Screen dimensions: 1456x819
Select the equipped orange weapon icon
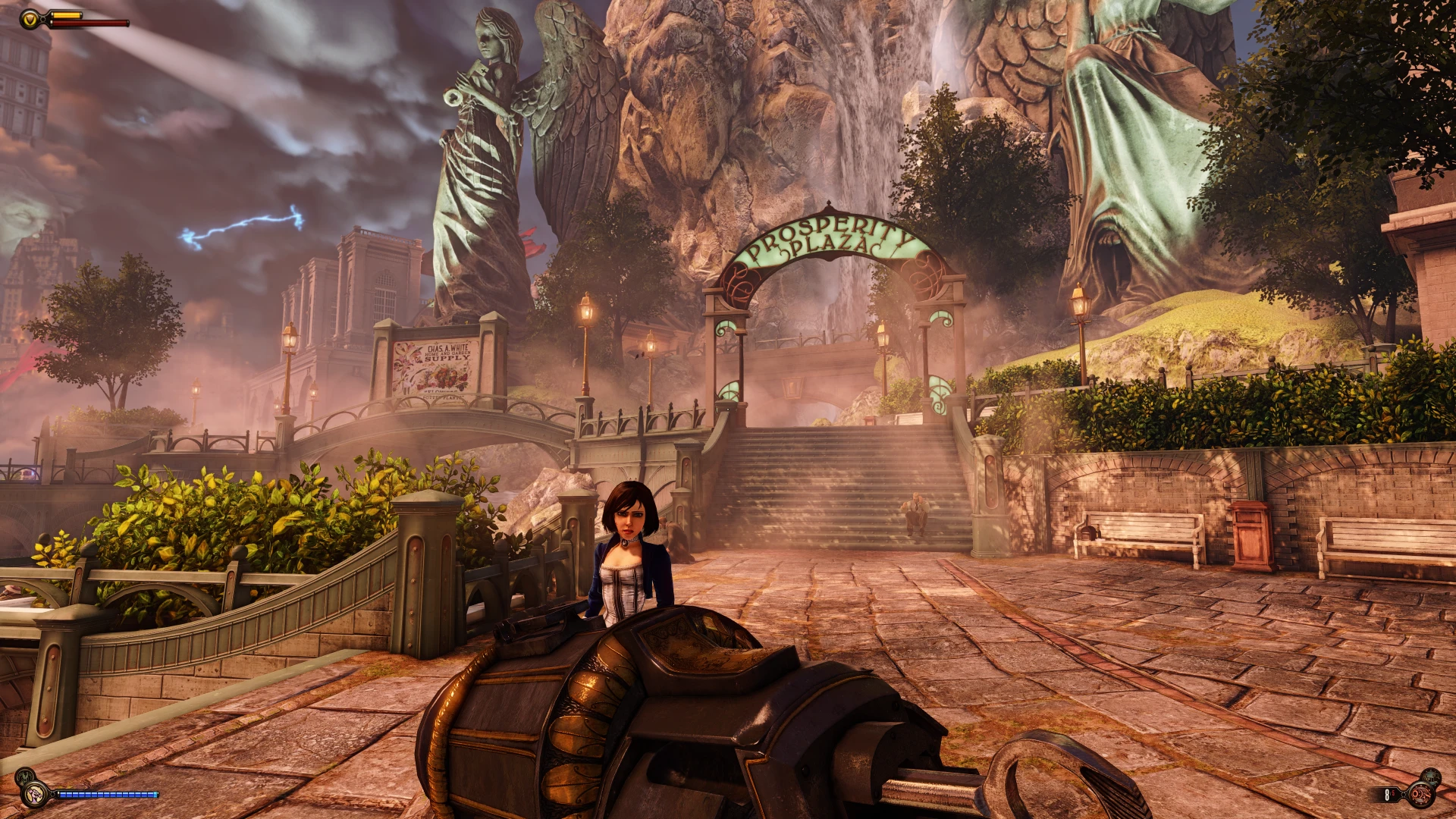(x=1420, y=795)
